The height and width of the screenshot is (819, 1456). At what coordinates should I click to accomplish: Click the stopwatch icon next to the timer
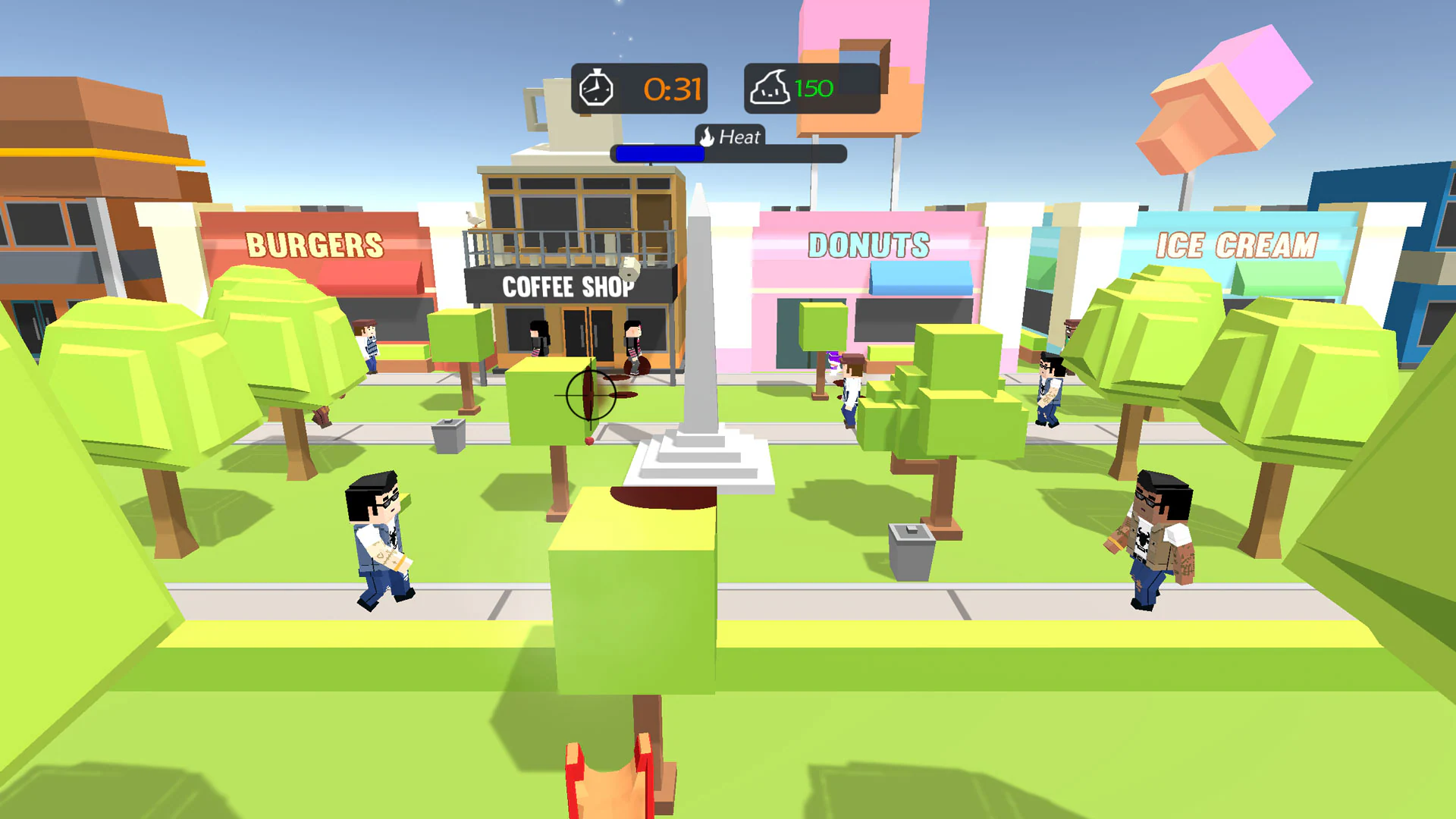(598, 88)
